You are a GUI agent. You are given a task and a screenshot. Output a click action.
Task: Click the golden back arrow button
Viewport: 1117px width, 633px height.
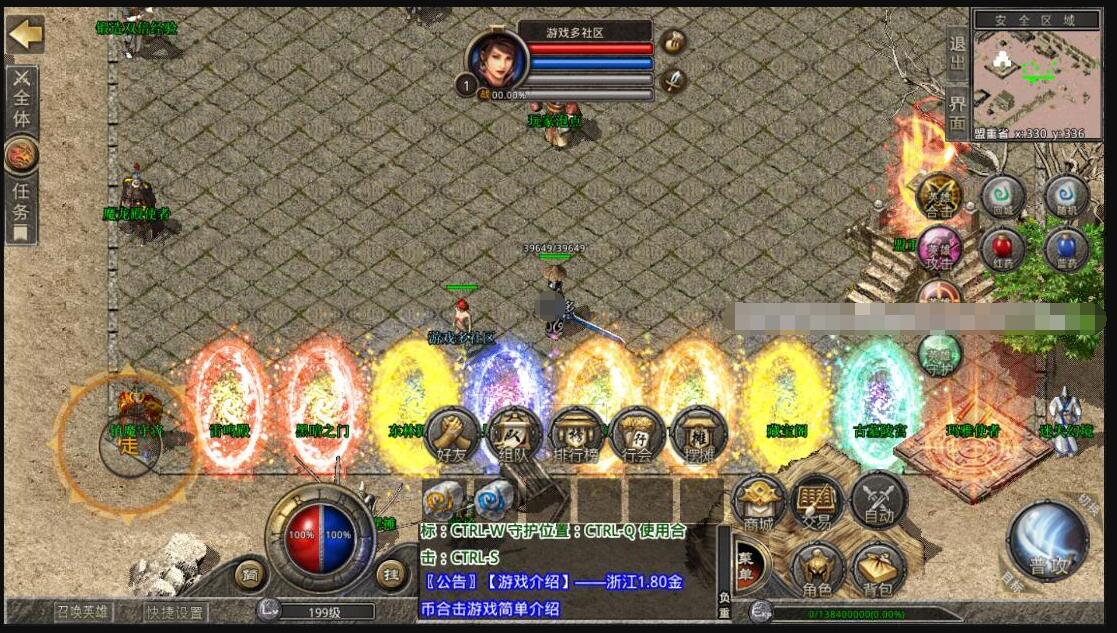click(x=25, y=35)
